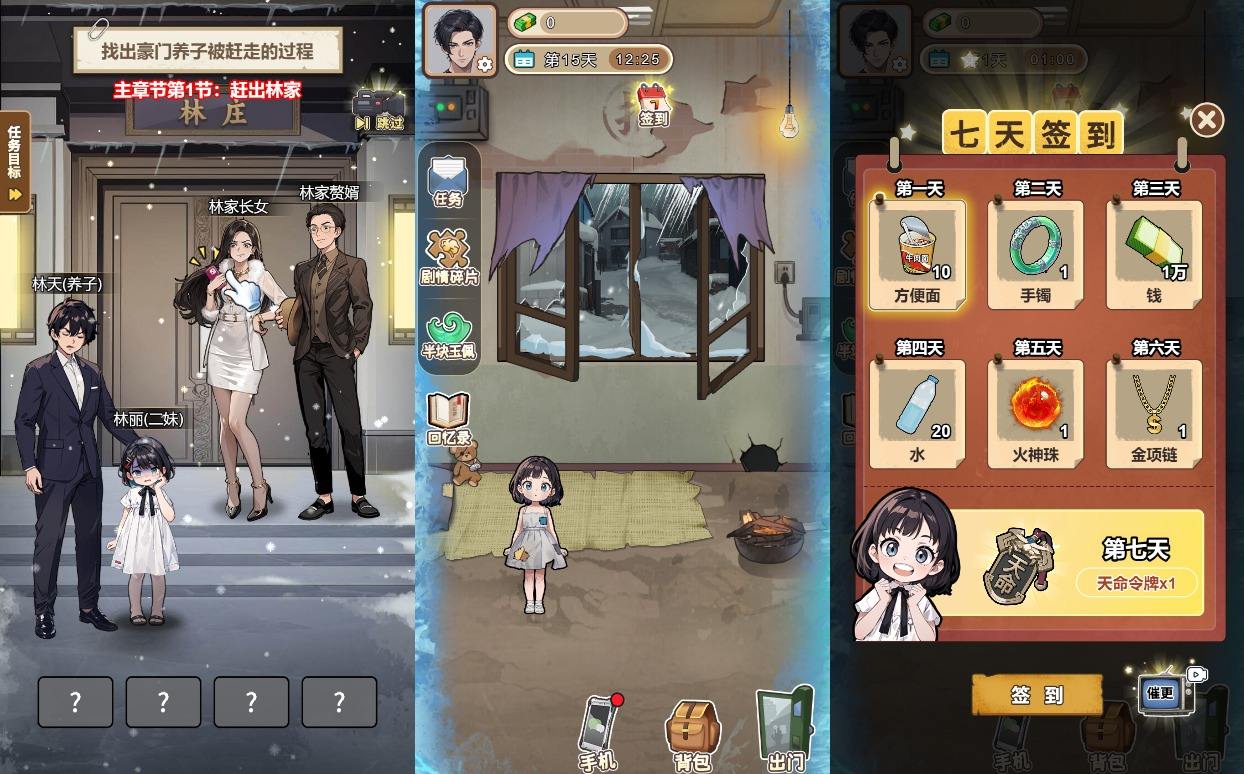Select day five 火神珠 reward
The width and height of the screenshot is (1244, 774).
[1036, 413]
